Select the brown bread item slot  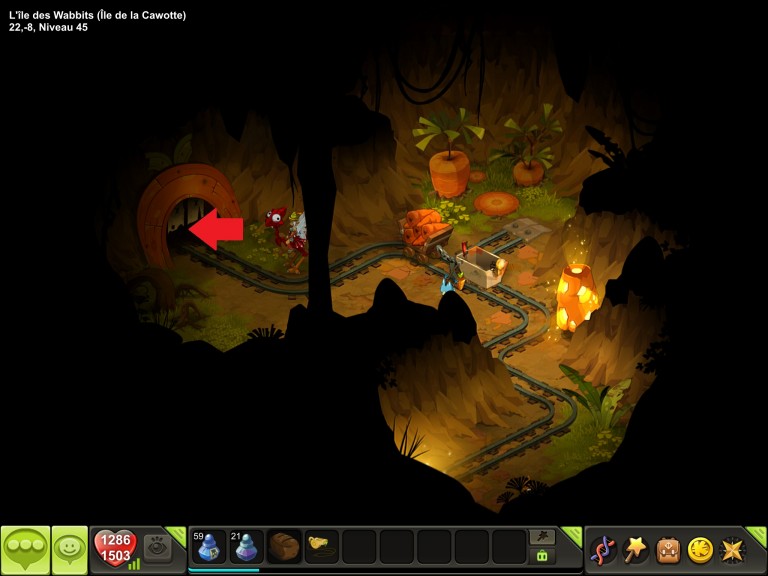(284, 547)
